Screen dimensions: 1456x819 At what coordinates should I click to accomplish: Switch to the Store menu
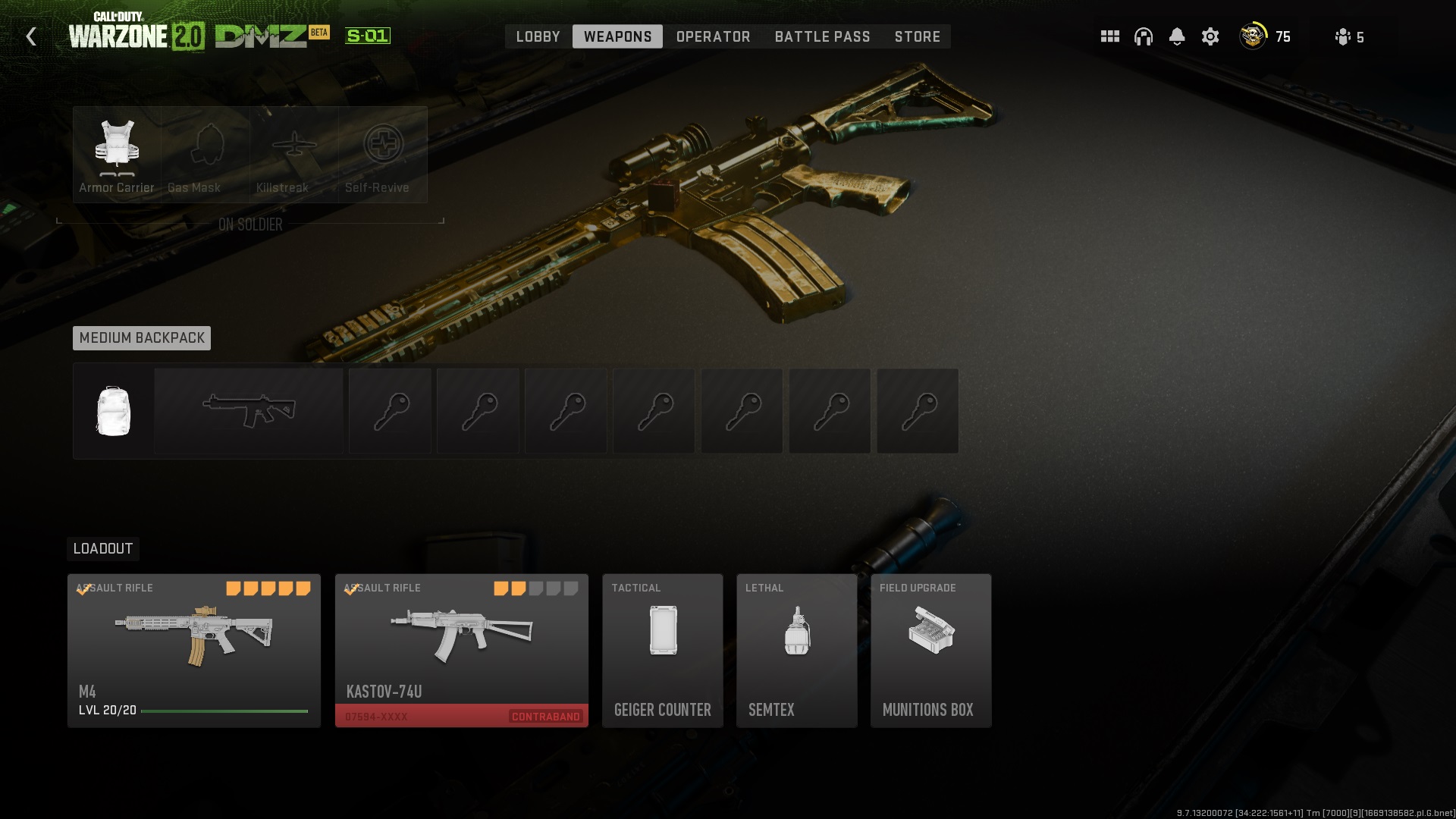click(x=917, y=36)
